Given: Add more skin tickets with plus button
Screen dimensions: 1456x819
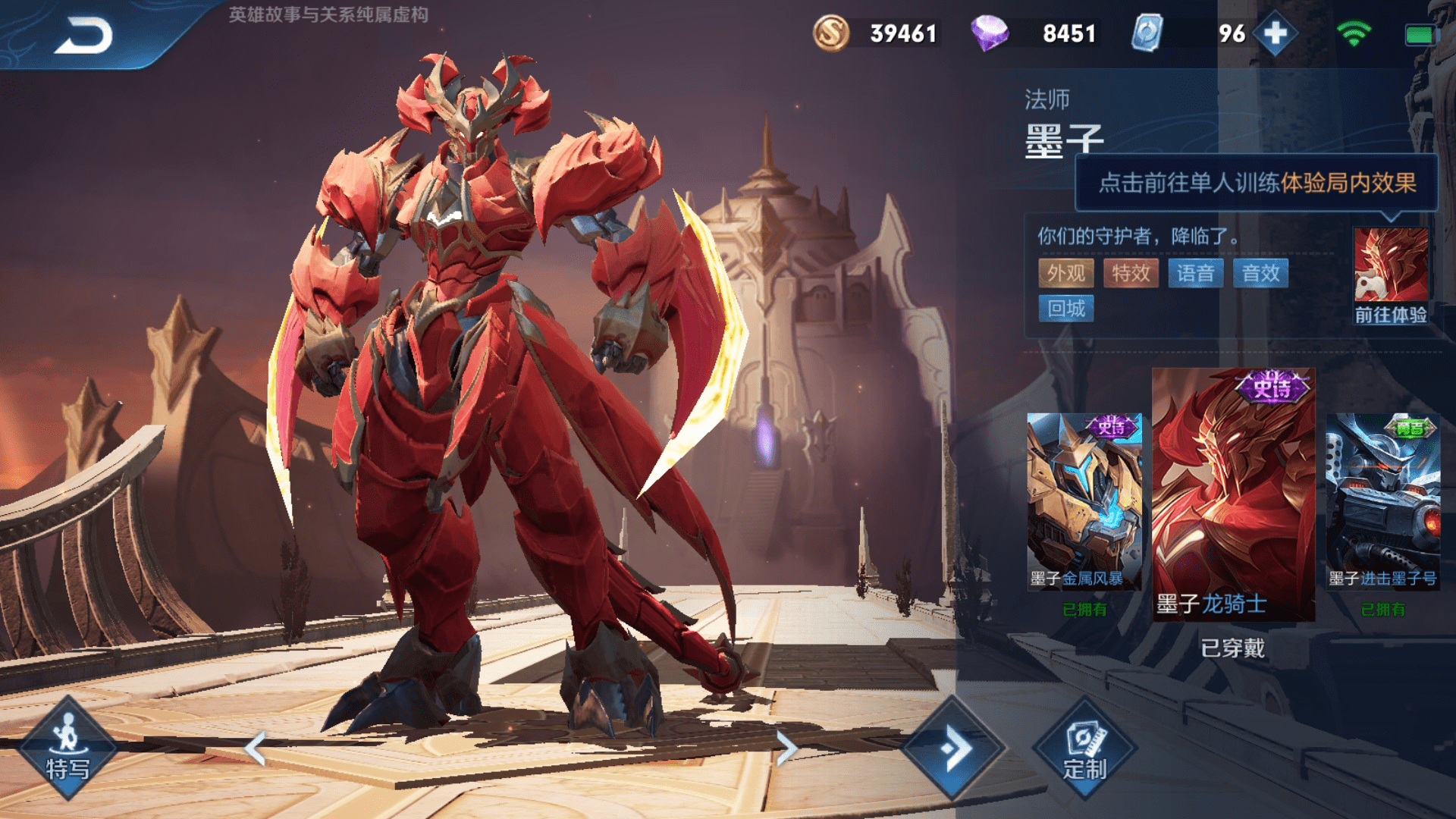Looking at the screenshot, I should click(x=1276, y=33).
